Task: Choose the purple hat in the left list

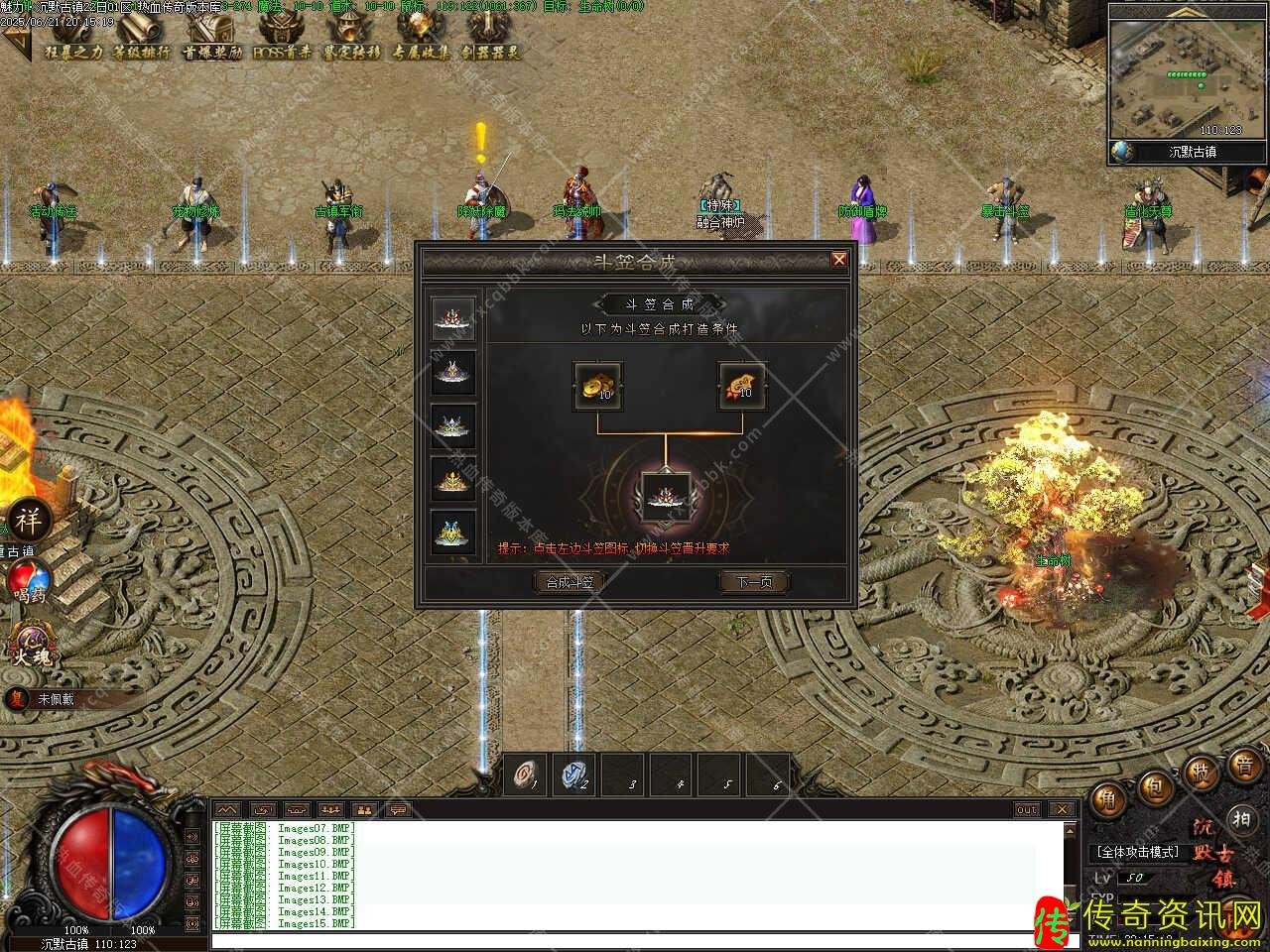Action: [x=454, y=371]
